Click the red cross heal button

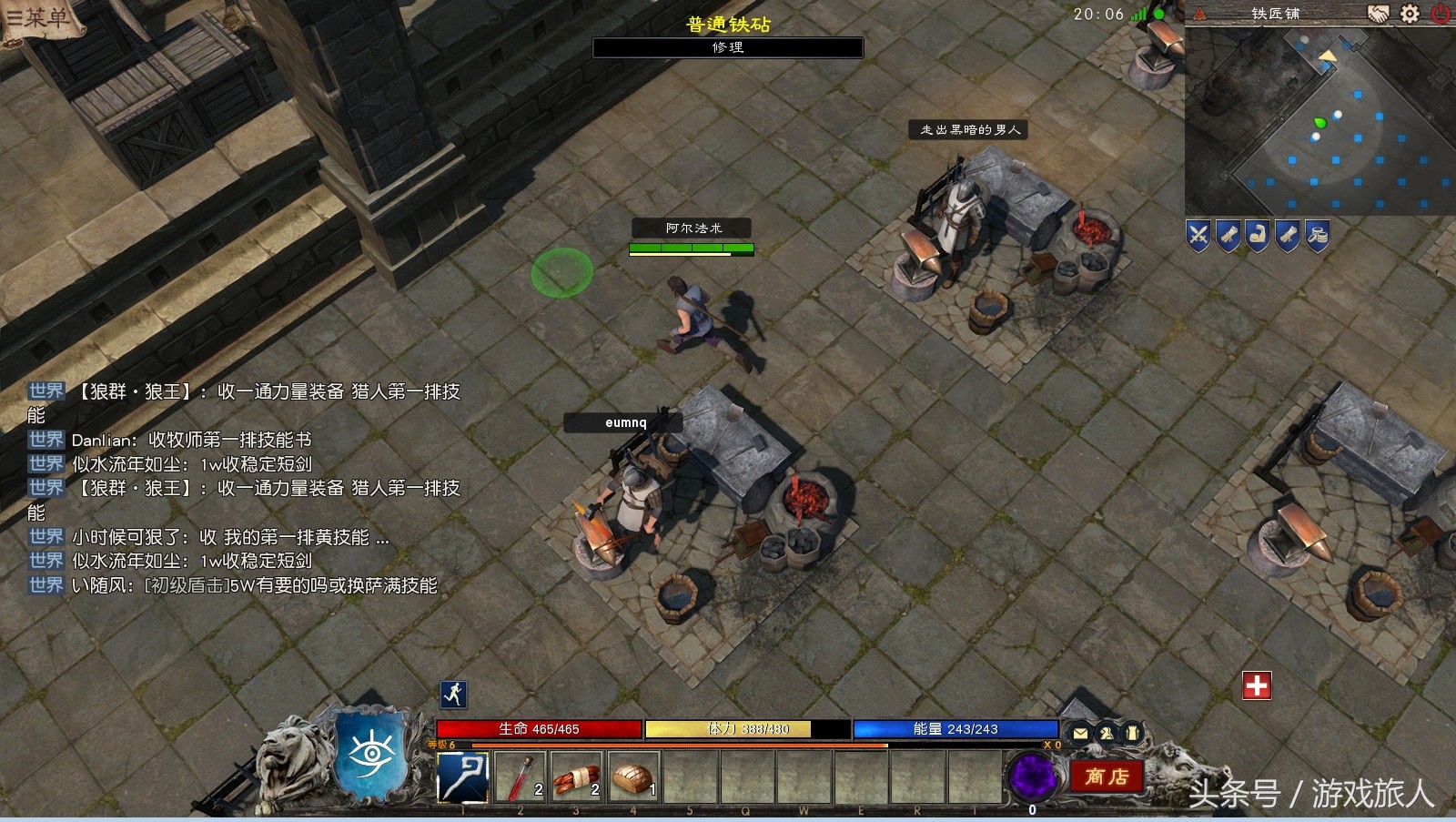[1257, 685]
